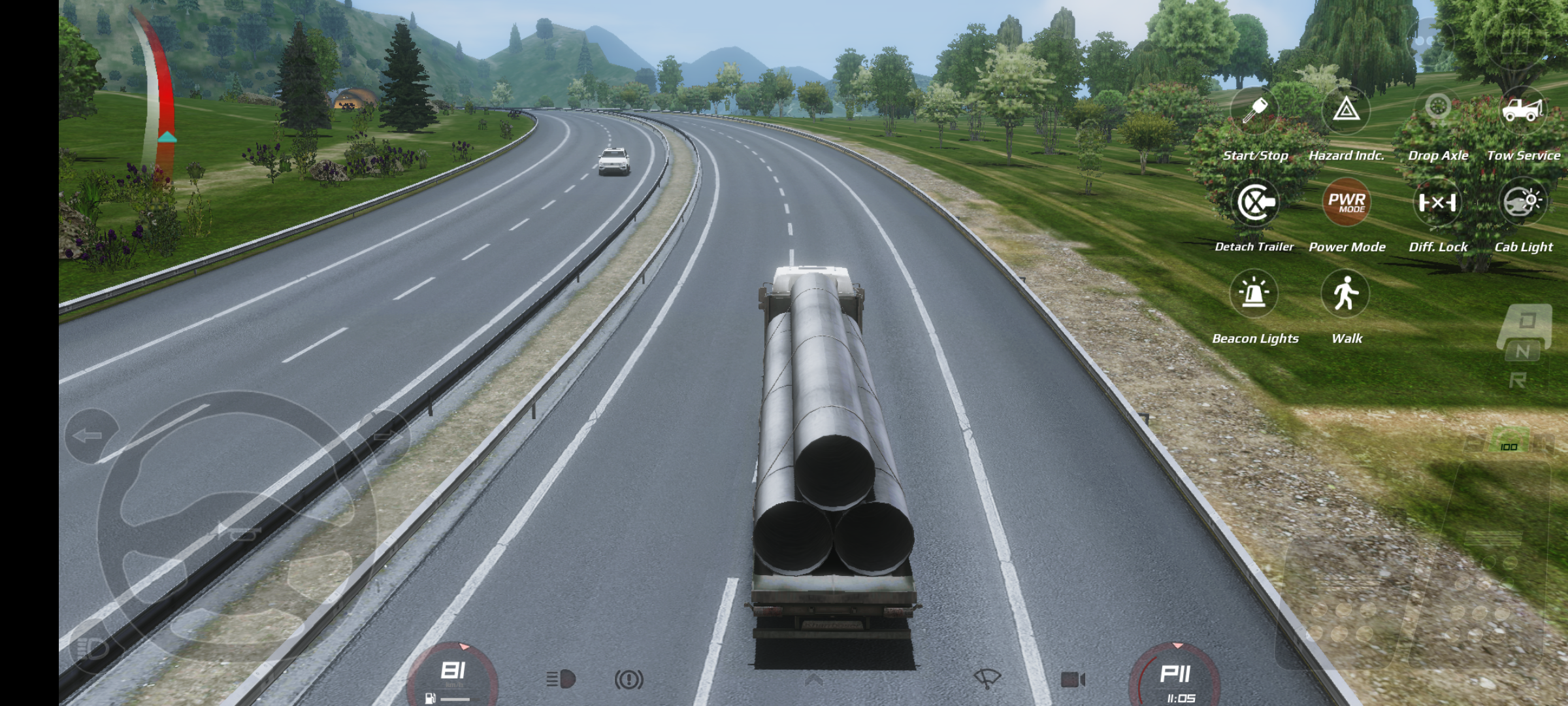Activate the left turn signal arrow
The width and height of the screenshot is (1568, 706).
pos(90,435)
